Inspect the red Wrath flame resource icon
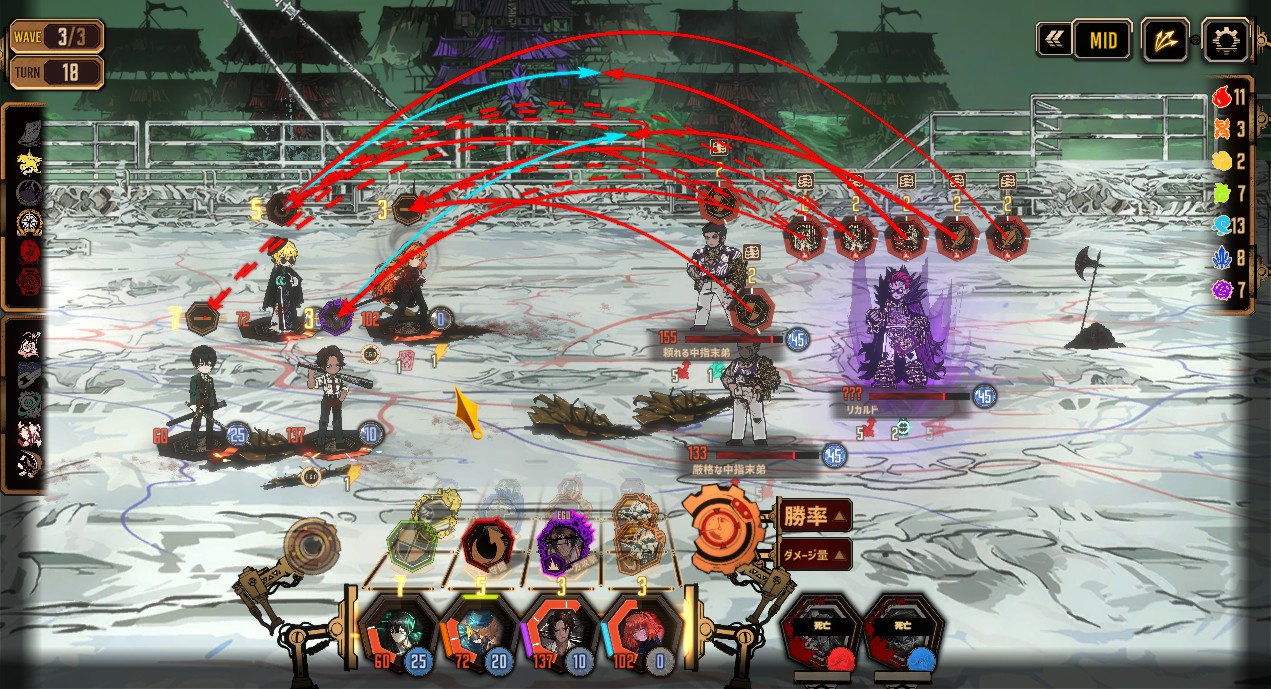The height and width of the screenshot is (689, 1271). pyautogui.click(x=1221, y=98)
